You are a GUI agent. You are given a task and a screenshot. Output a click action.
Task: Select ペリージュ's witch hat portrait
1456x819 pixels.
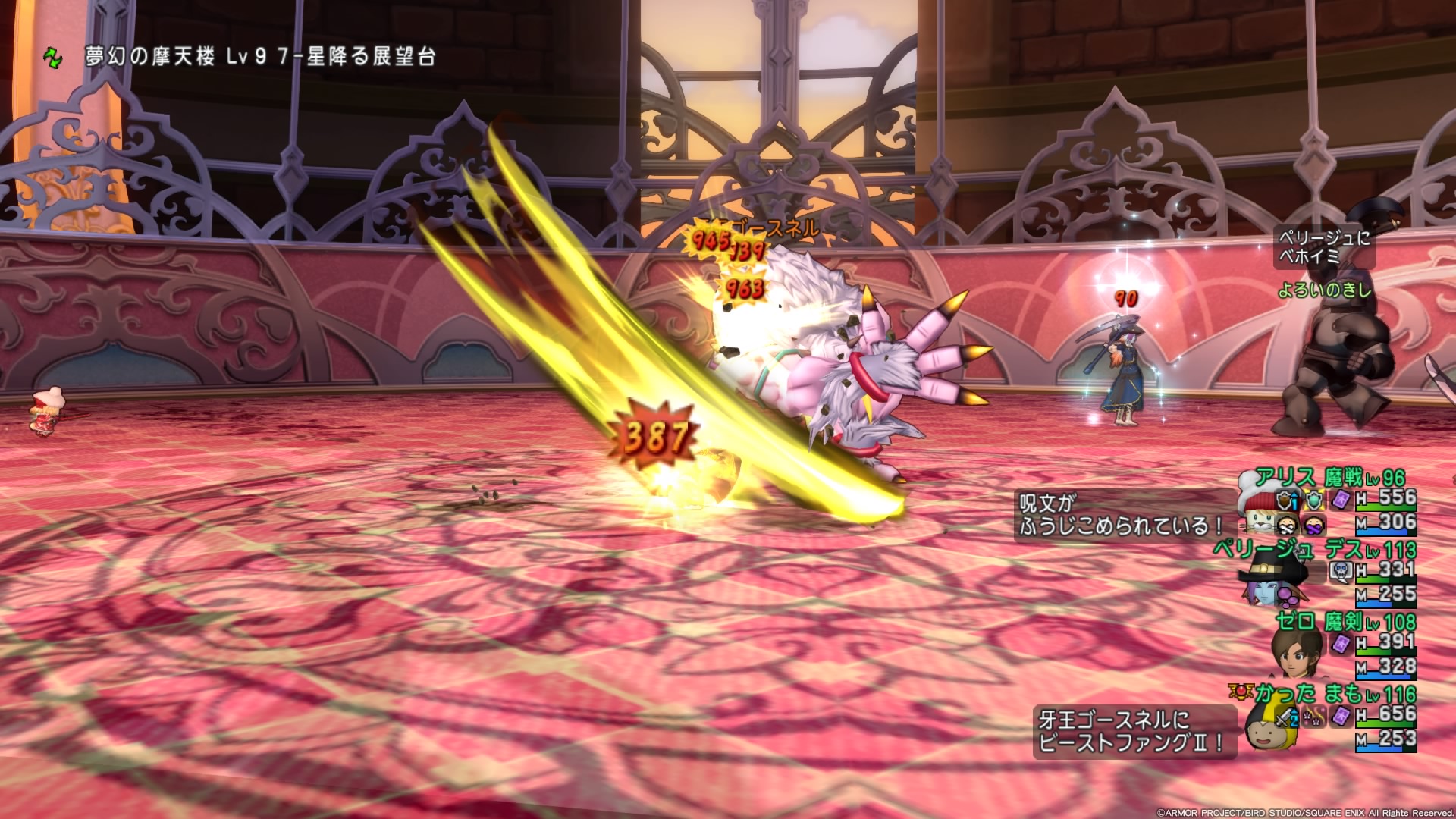tap(1264, 576)
